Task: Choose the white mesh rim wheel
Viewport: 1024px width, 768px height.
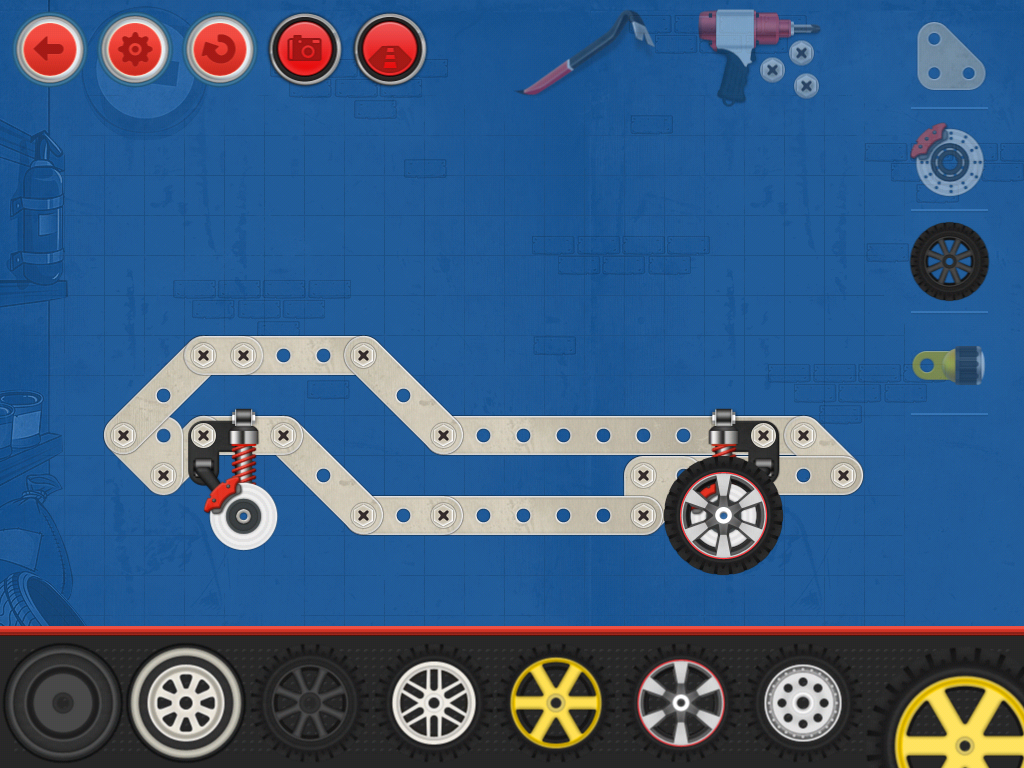Action: tap(433, 702)
